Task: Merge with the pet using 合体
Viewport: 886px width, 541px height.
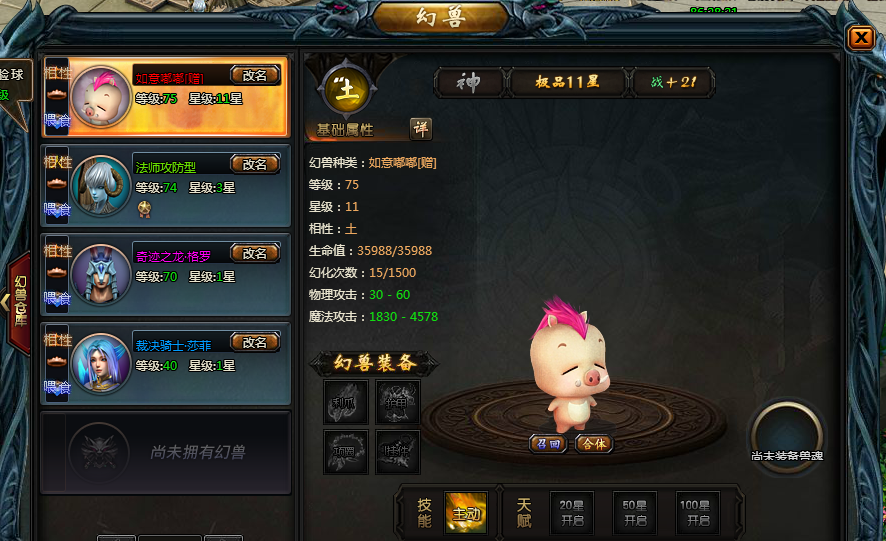Action: 593,443
